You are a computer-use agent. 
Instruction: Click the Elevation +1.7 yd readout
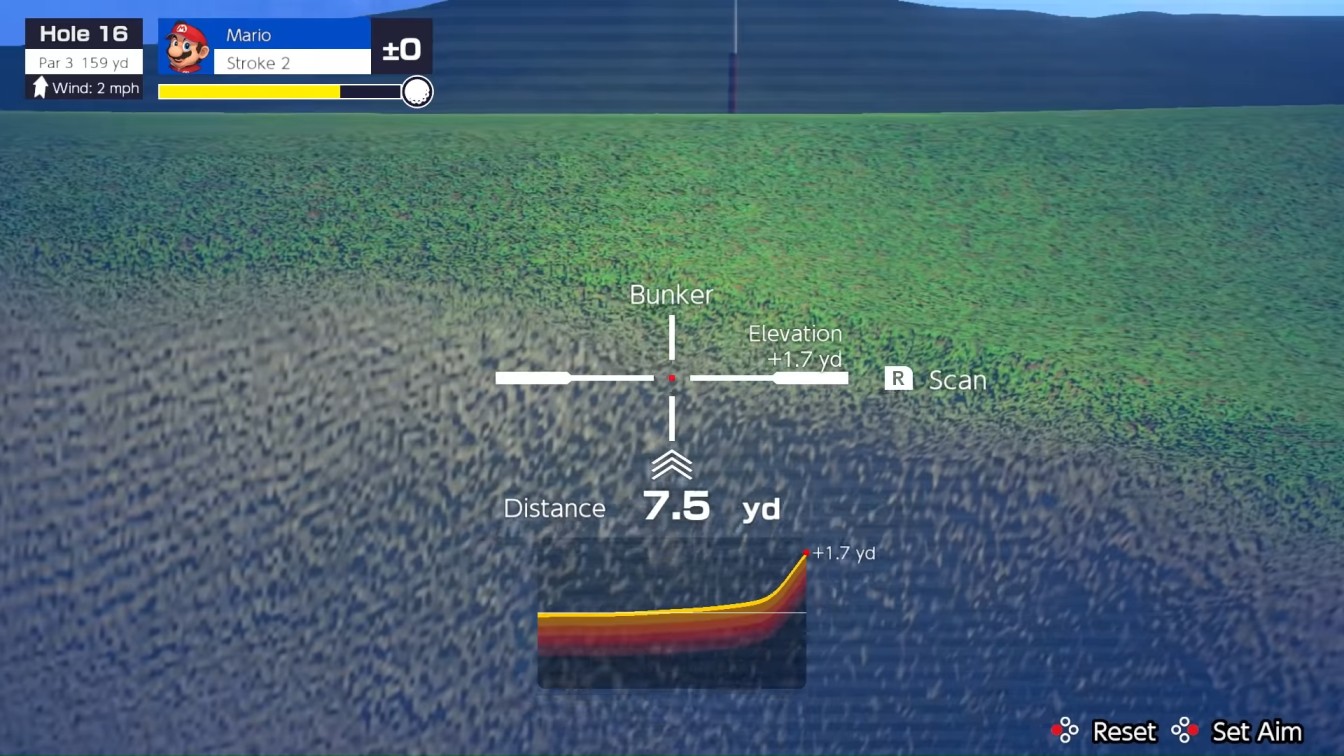795,346
